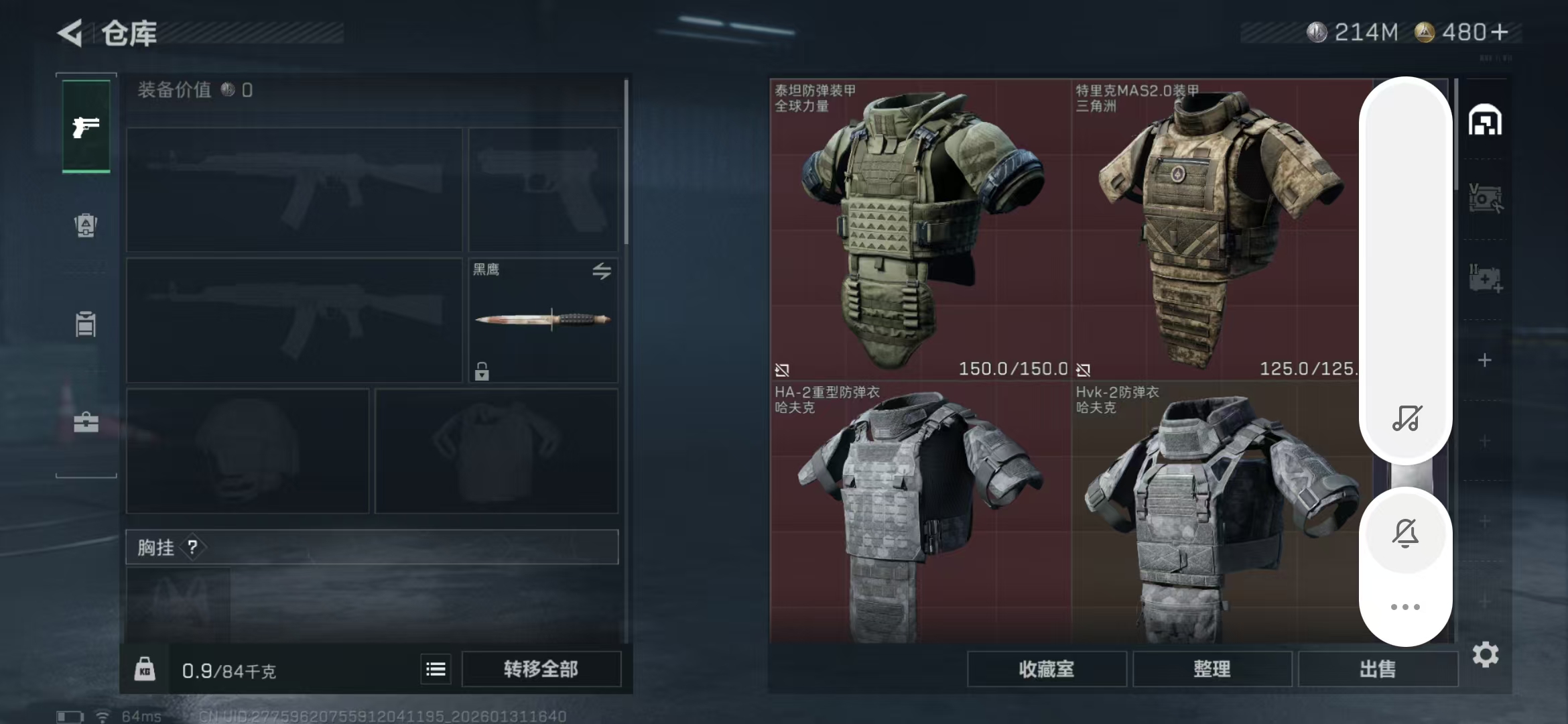Screen dimensions: 1568x724
Task: Switch to the backpack category tab
Action: [x=86, y=225]
